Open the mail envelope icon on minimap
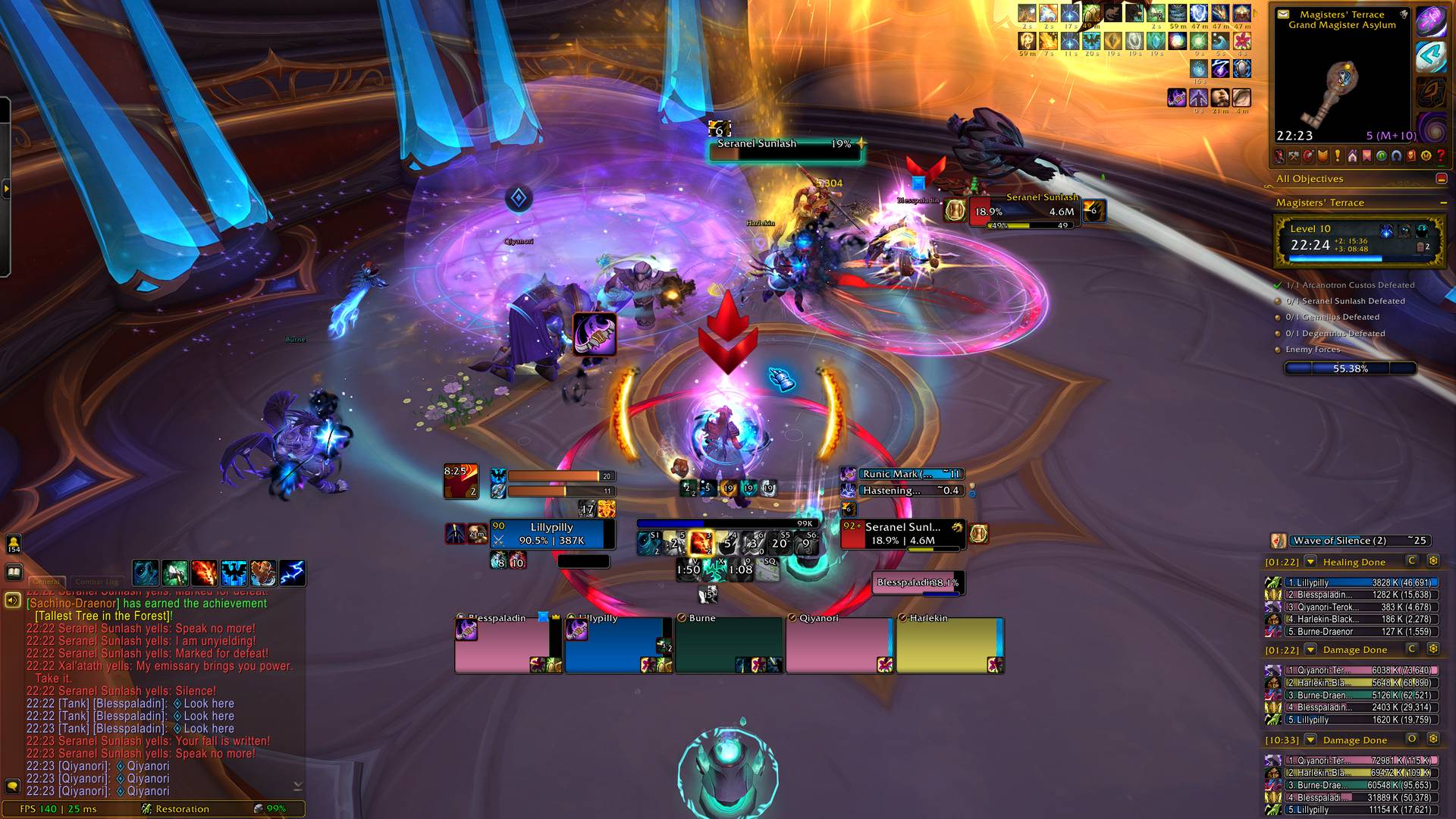Screen dimensions: 1456x819 pos(1283,14)
